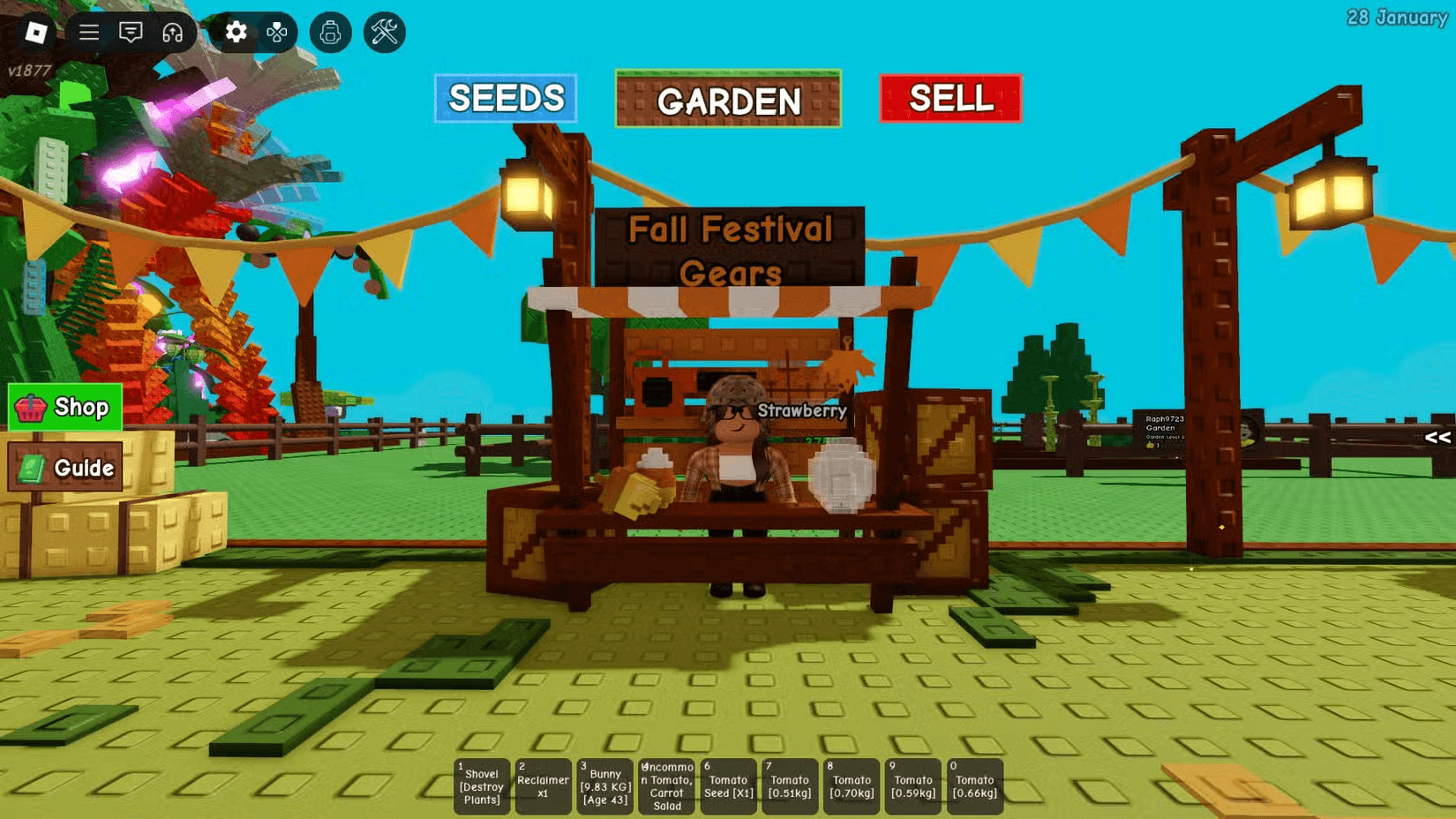Select the Bunny pet slot
1456x819 pixels.
point(605,786)
